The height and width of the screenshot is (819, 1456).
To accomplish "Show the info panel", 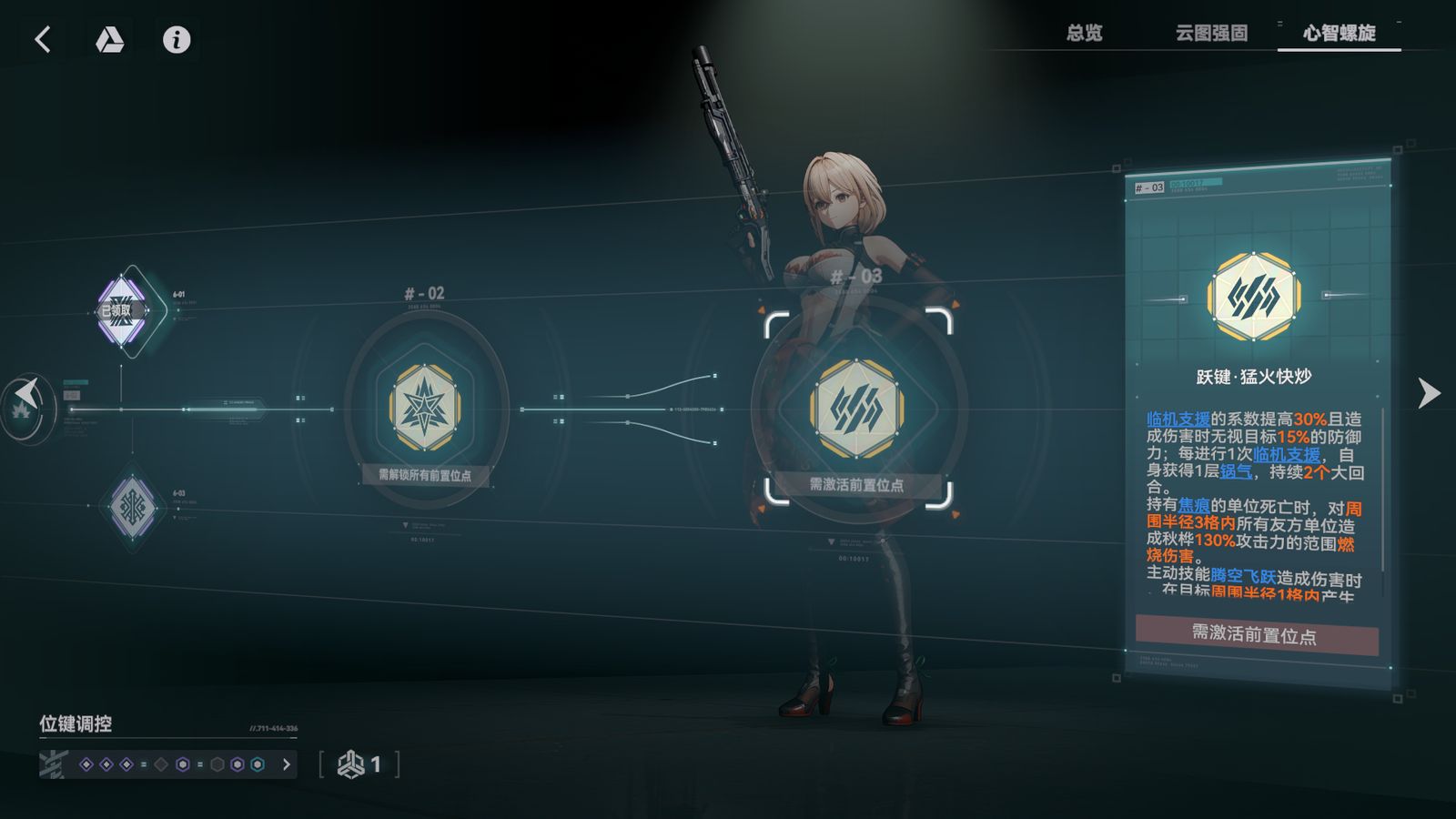I will click(x=177, y=39).
